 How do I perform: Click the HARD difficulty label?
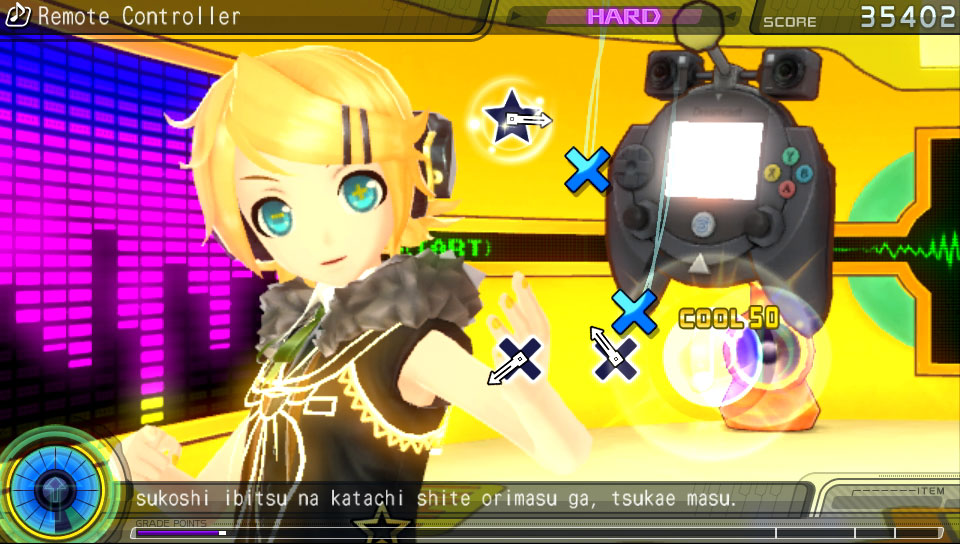coord(623,17)
